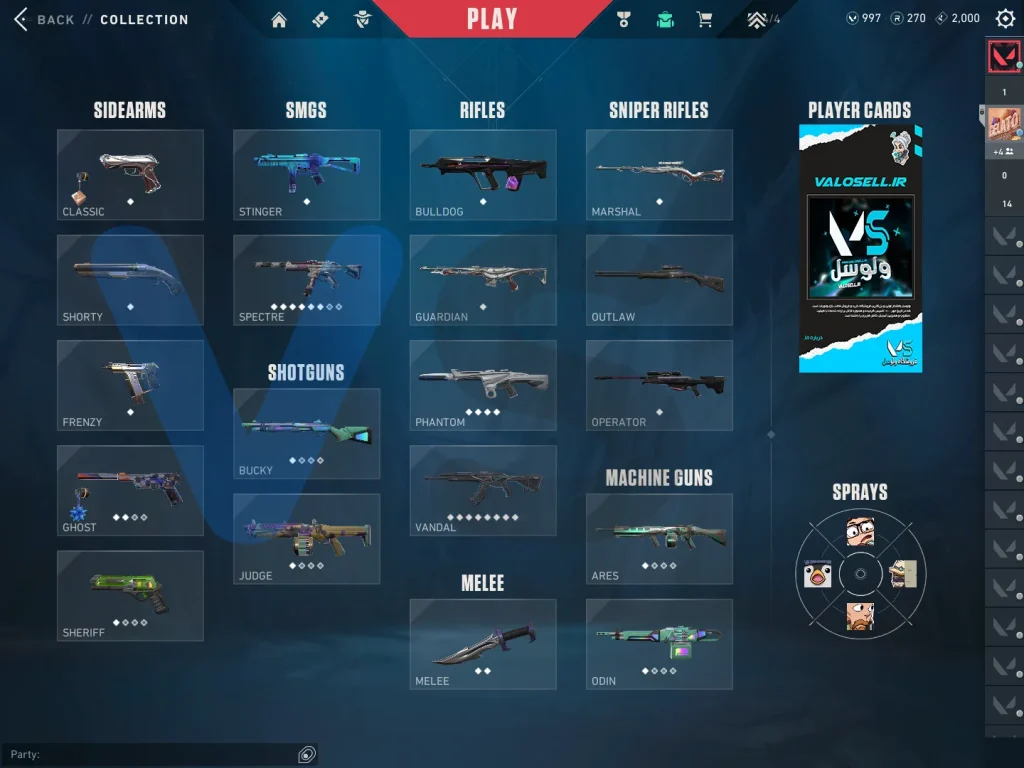Screen dimensions: 1024x768
Task: Open the Spectre skin slot
Action: (x=306, y=279)
